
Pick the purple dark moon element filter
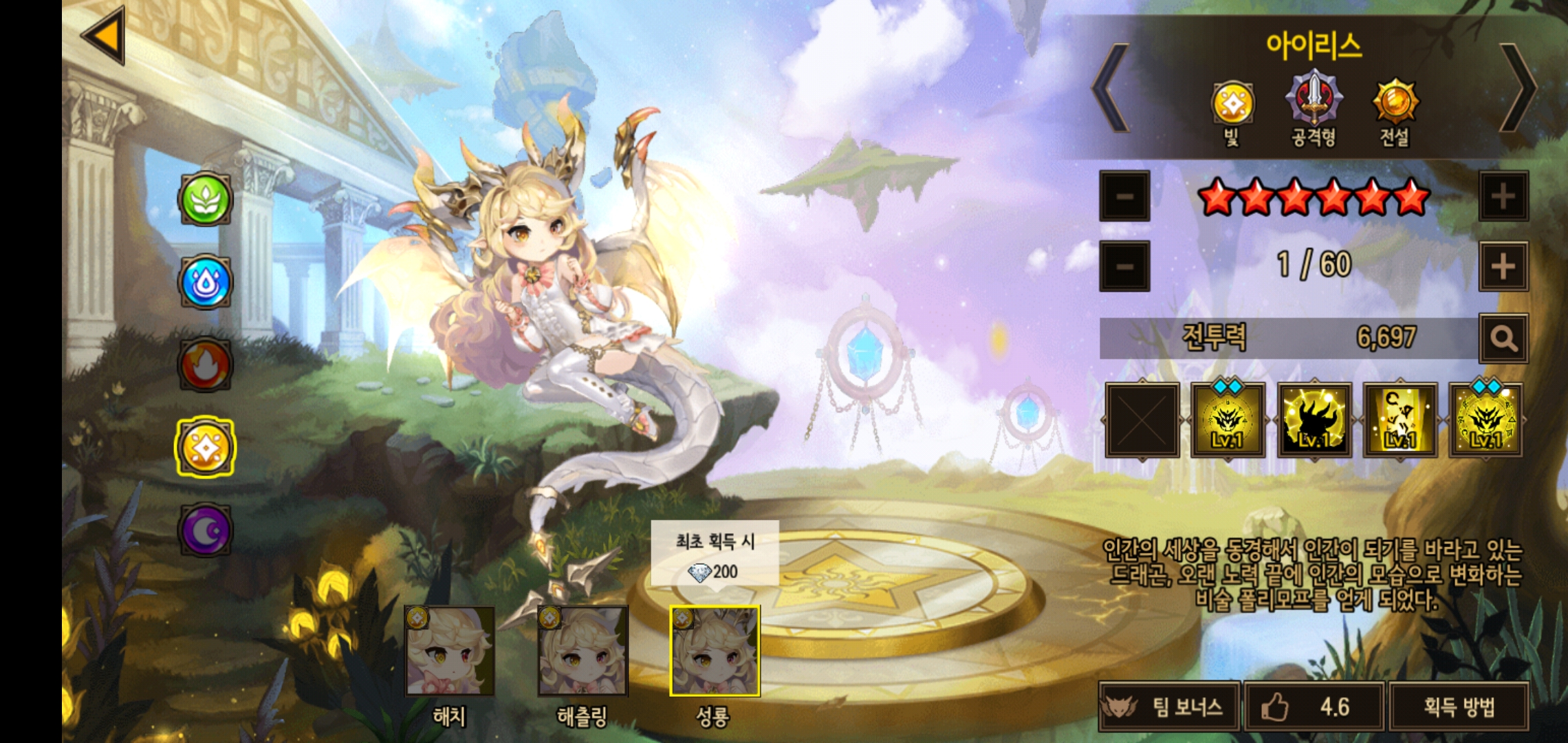click(205, 530)
